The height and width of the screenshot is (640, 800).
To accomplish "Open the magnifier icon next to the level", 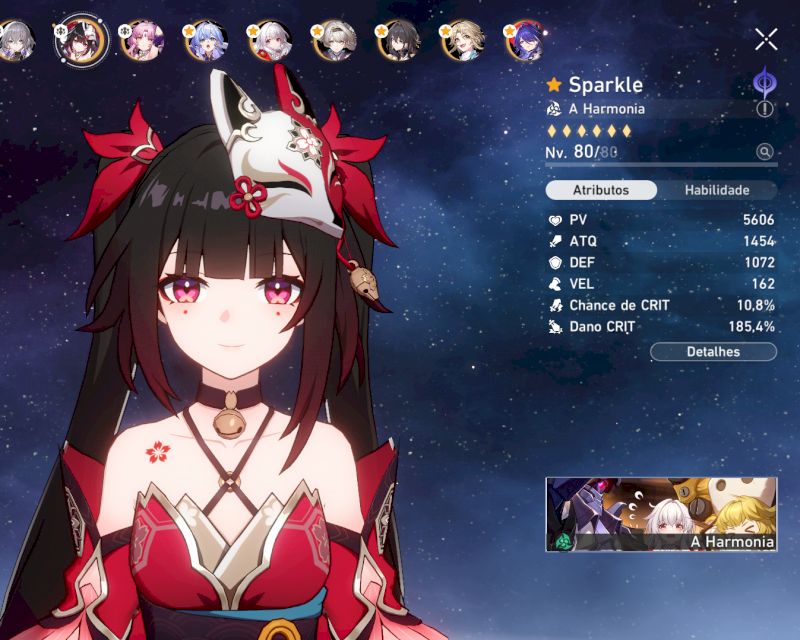I will [x=765, y=152].
